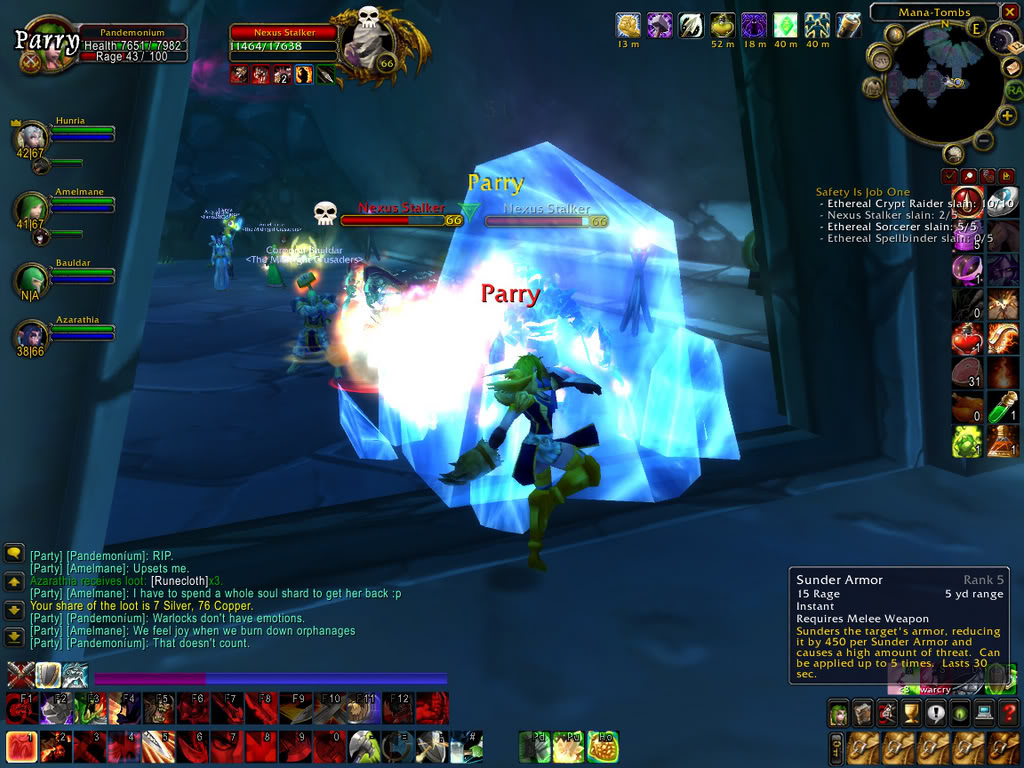Select Hunria's party frame
The width and height of the screenshot is (1024, 768).
(32, 135)
